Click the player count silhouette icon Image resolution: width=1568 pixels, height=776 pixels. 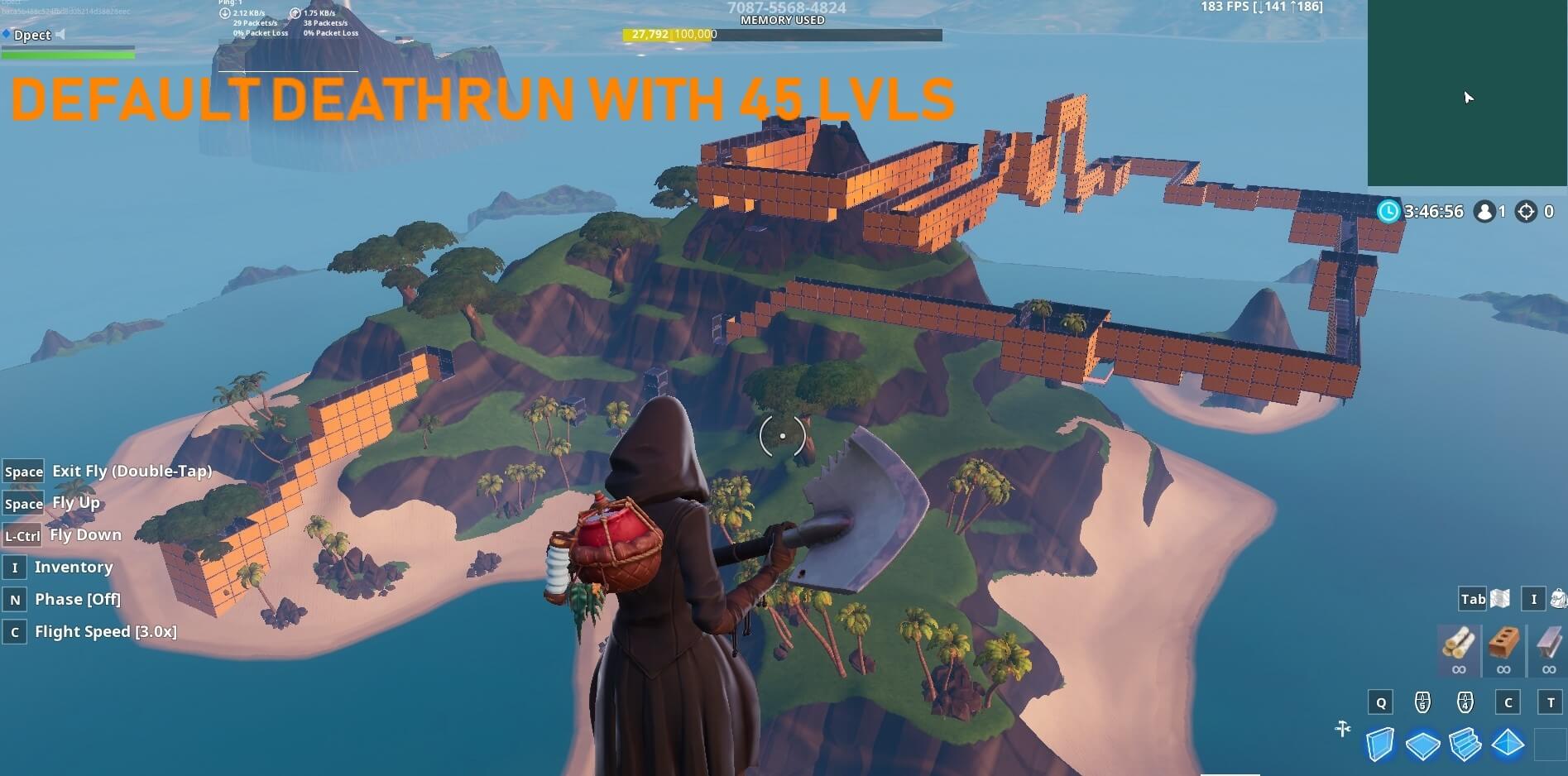click(x=1487, y=212)
